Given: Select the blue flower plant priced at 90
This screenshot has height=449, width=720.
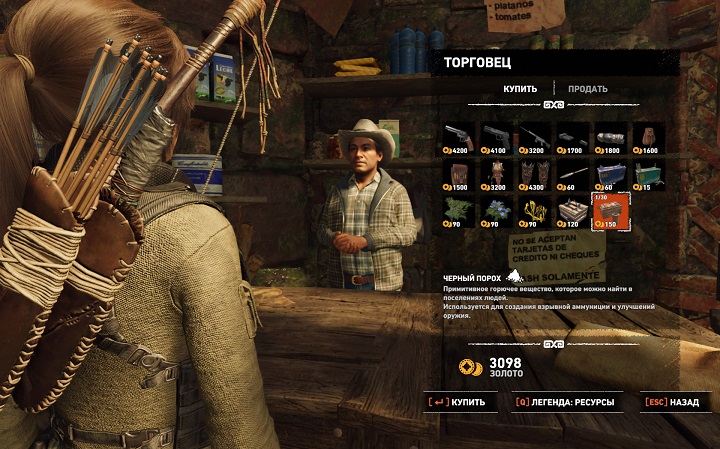Looking at the screenshot, I should tap(498, 211).
